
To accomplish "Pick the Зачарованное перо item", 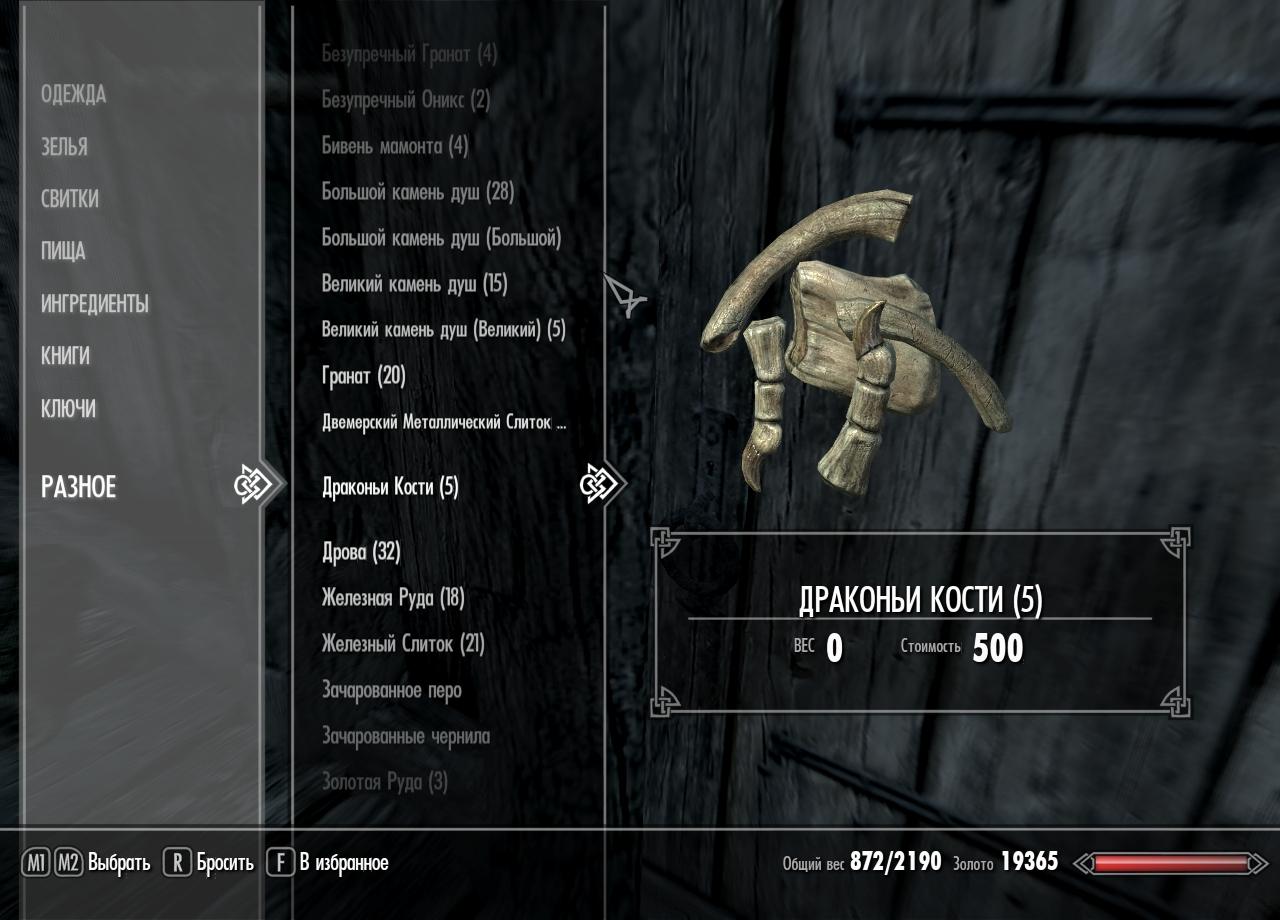I will coord(391,690).
